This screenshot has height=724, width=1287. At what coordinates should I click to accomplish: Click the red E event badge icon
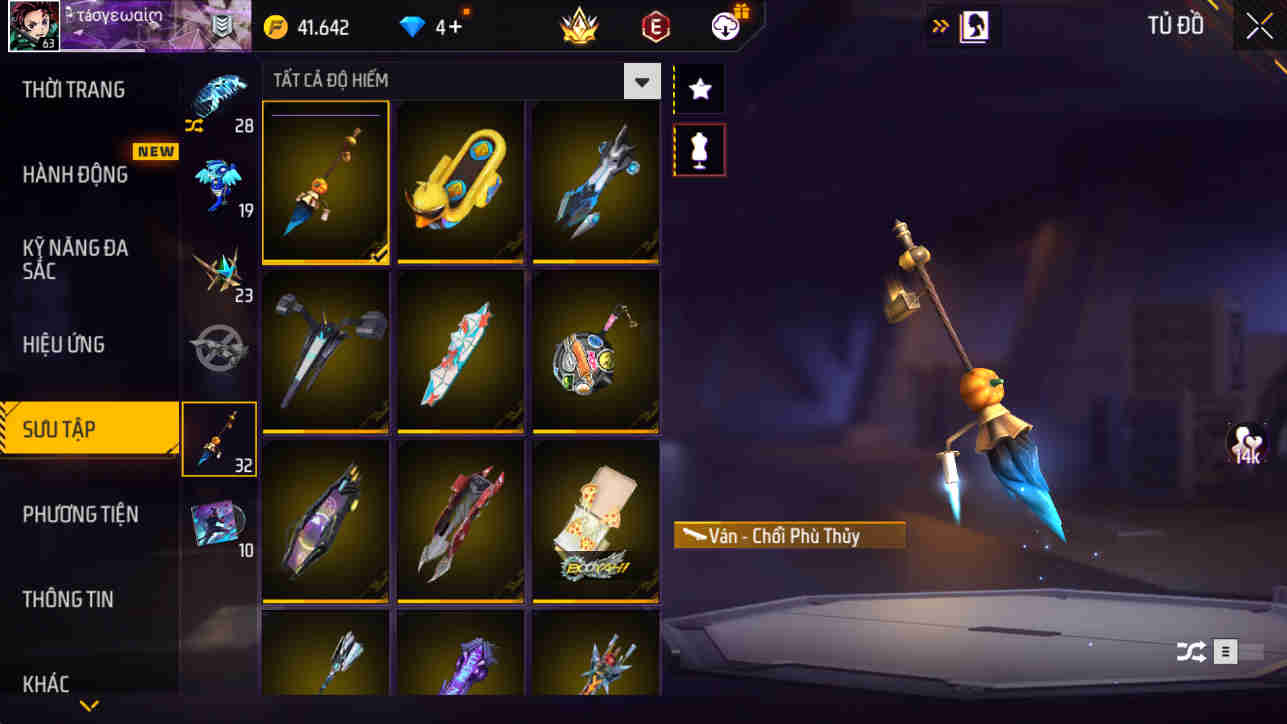658,27
